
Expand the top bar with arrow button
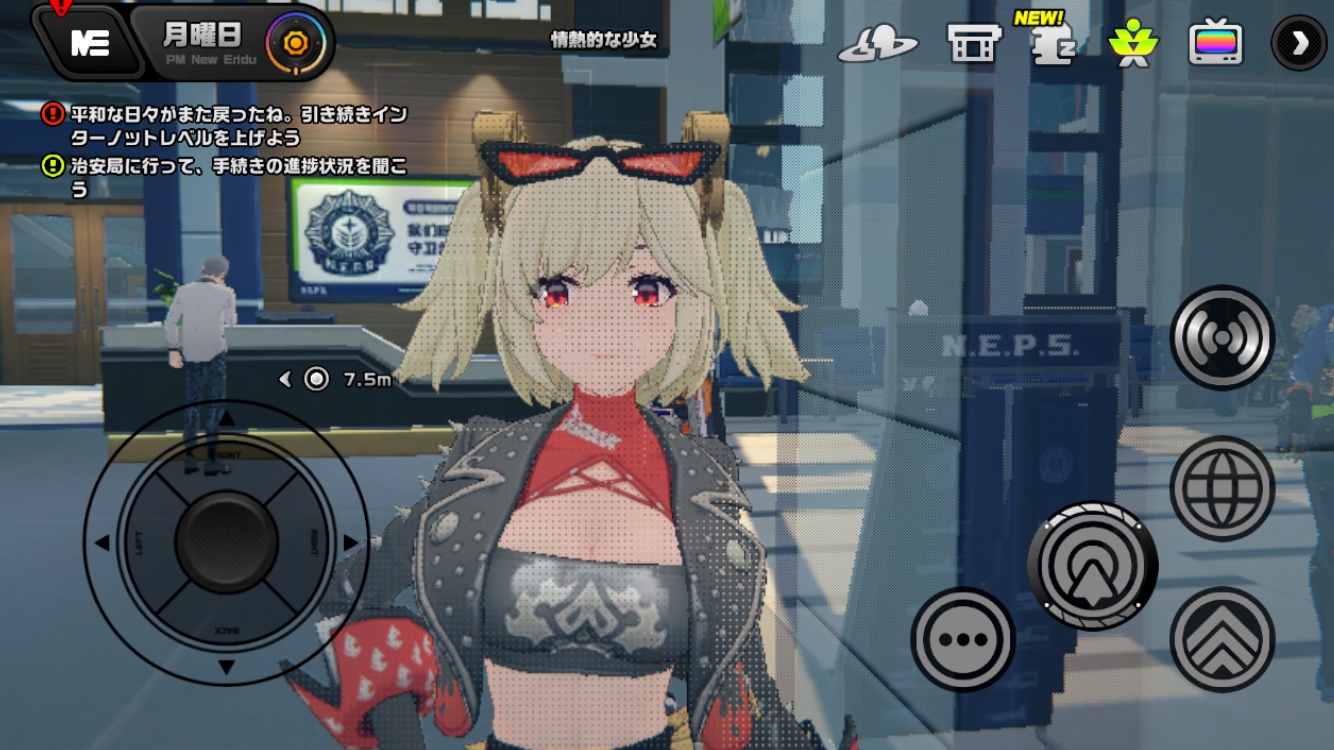1298,43
